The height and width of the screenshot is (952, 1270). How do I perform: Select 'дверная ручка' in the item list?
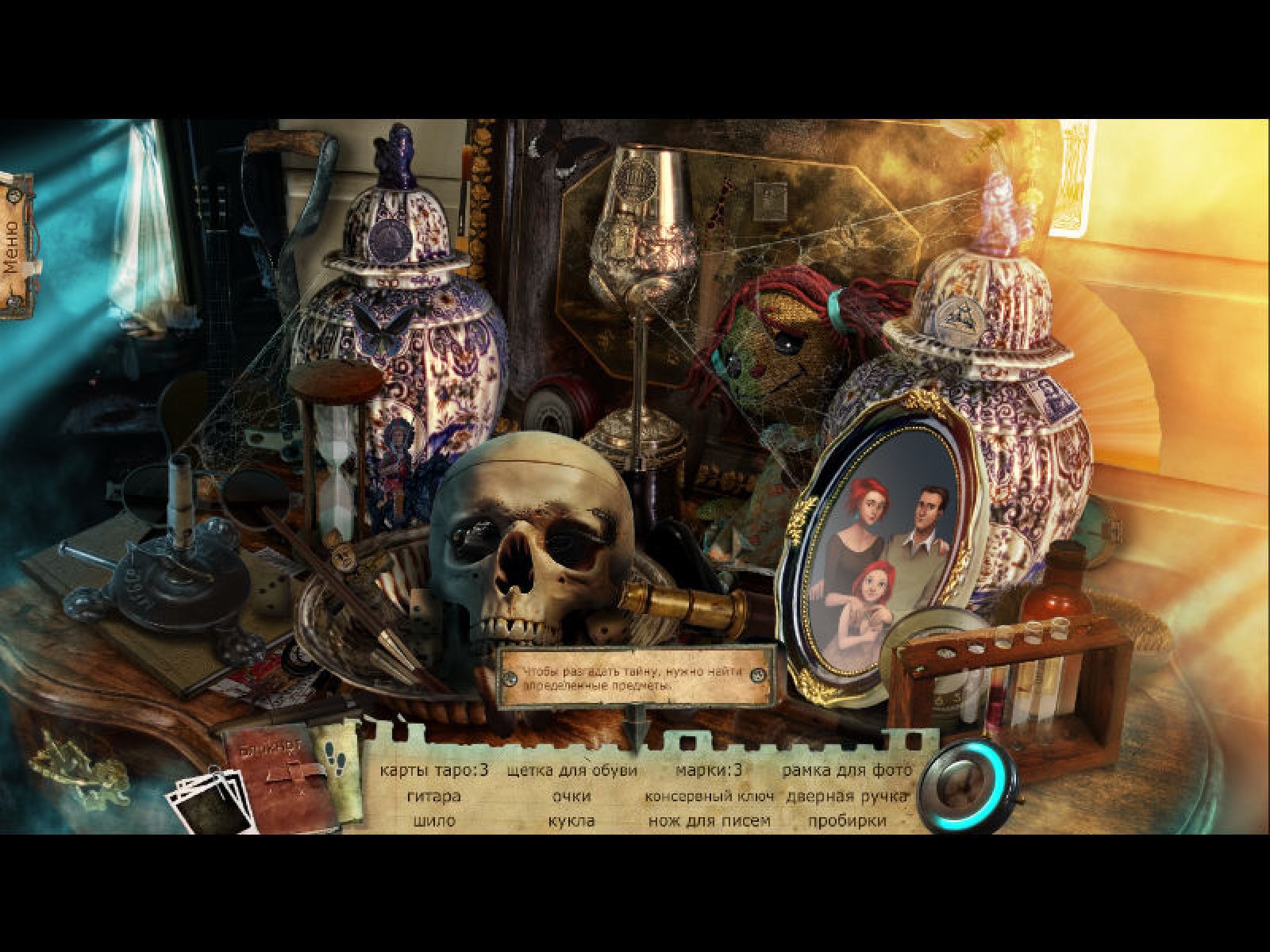click(x=846, y=796)
